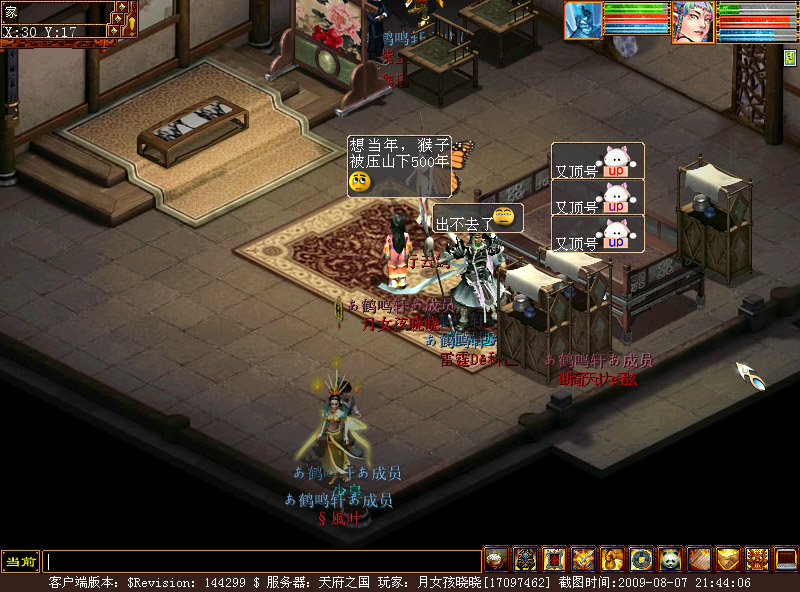800x592 pixels.
Task: Click the small green card icon
Action: (x=790, y=57)
